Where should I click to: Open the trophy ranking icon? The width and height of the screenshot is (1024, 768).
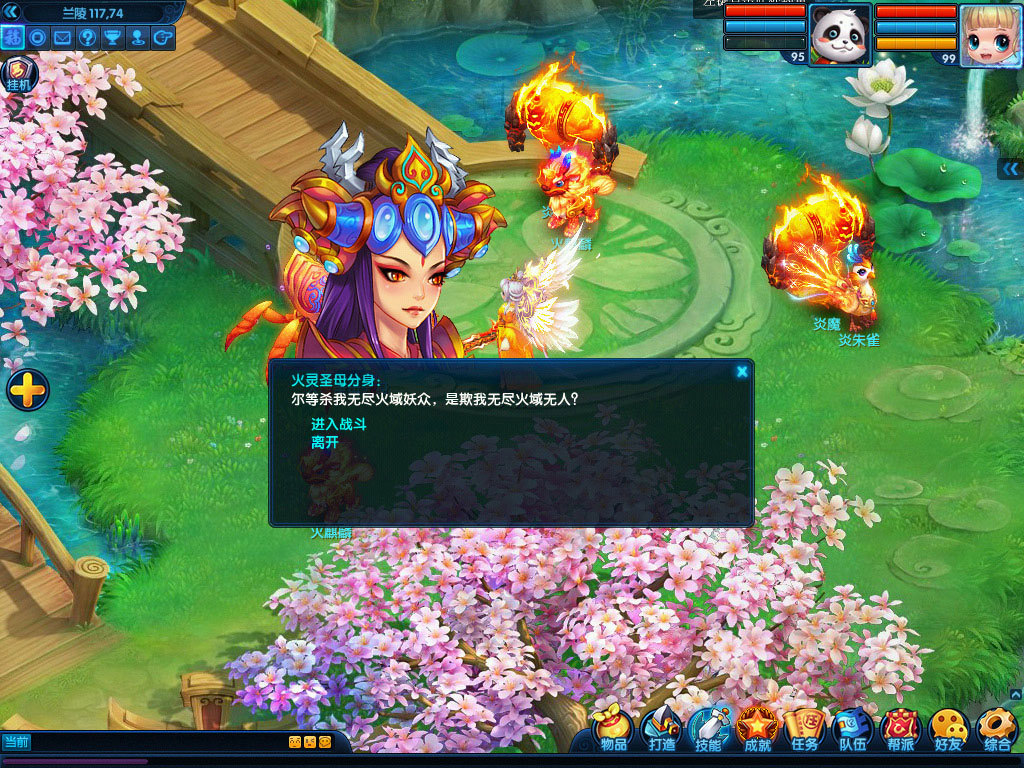pos(113,38)
